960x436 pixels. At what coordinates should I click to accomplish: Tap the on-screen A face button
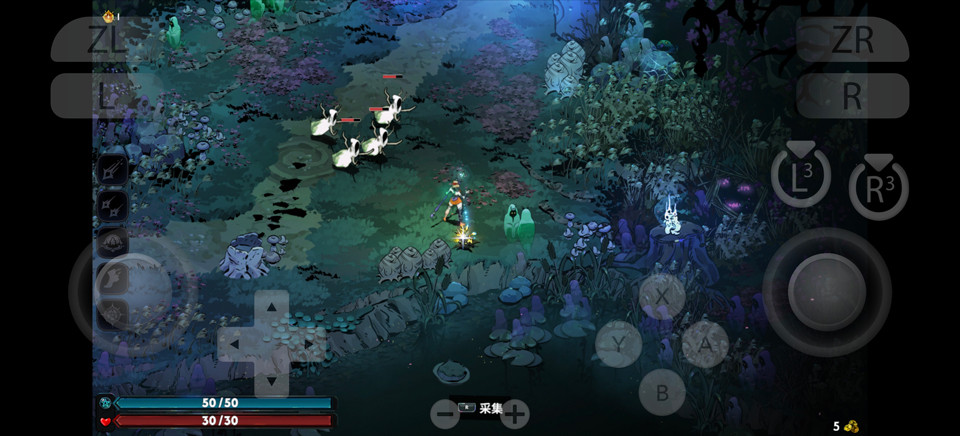(705, 344)
